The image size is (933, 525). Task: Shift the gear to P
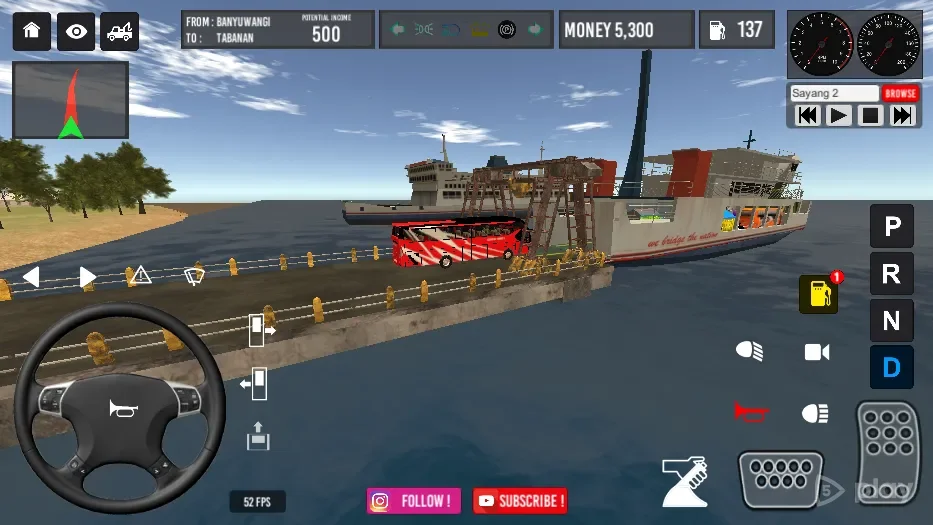[891, 226]
